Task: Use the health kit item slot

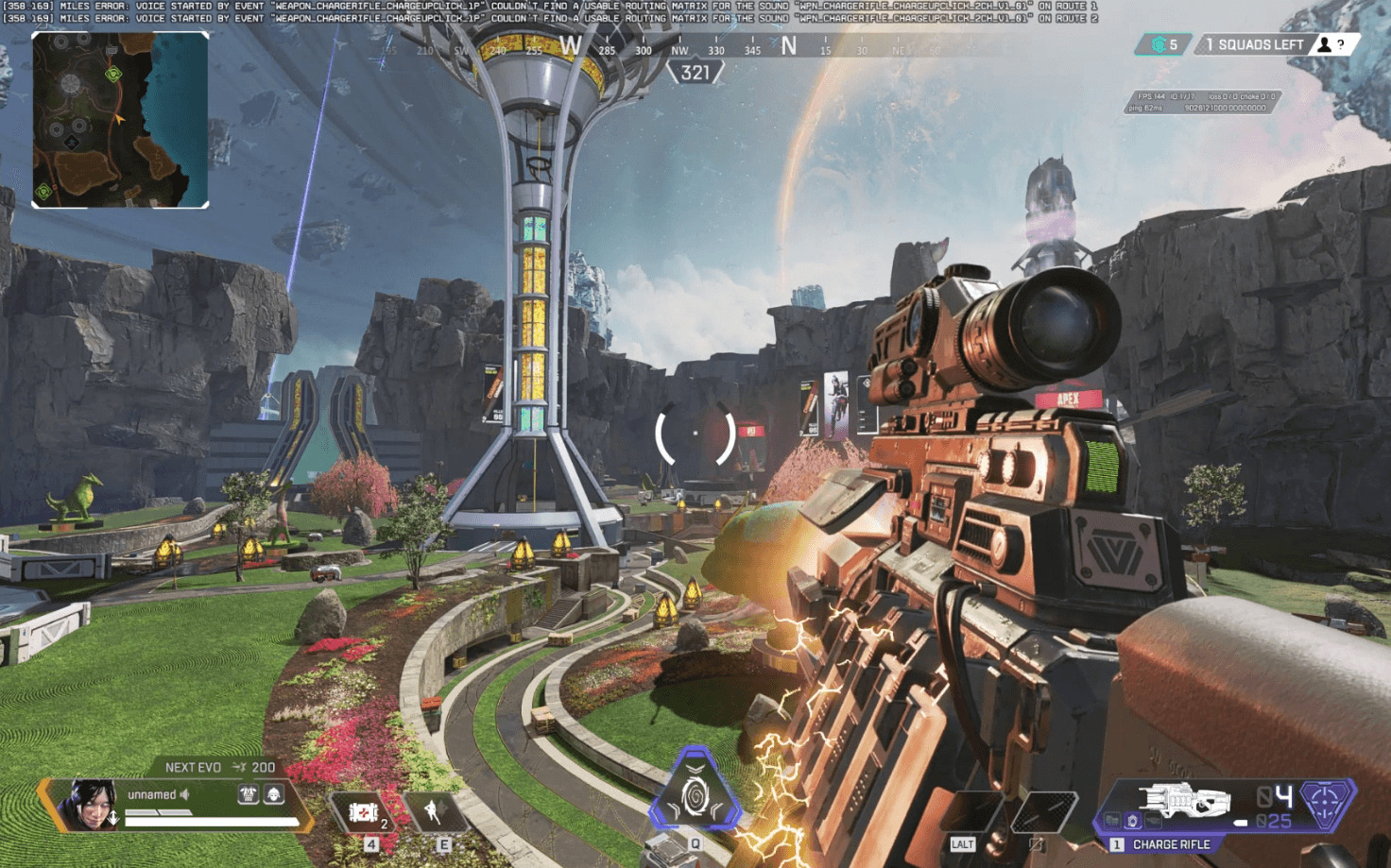Action: click(364, 812)
